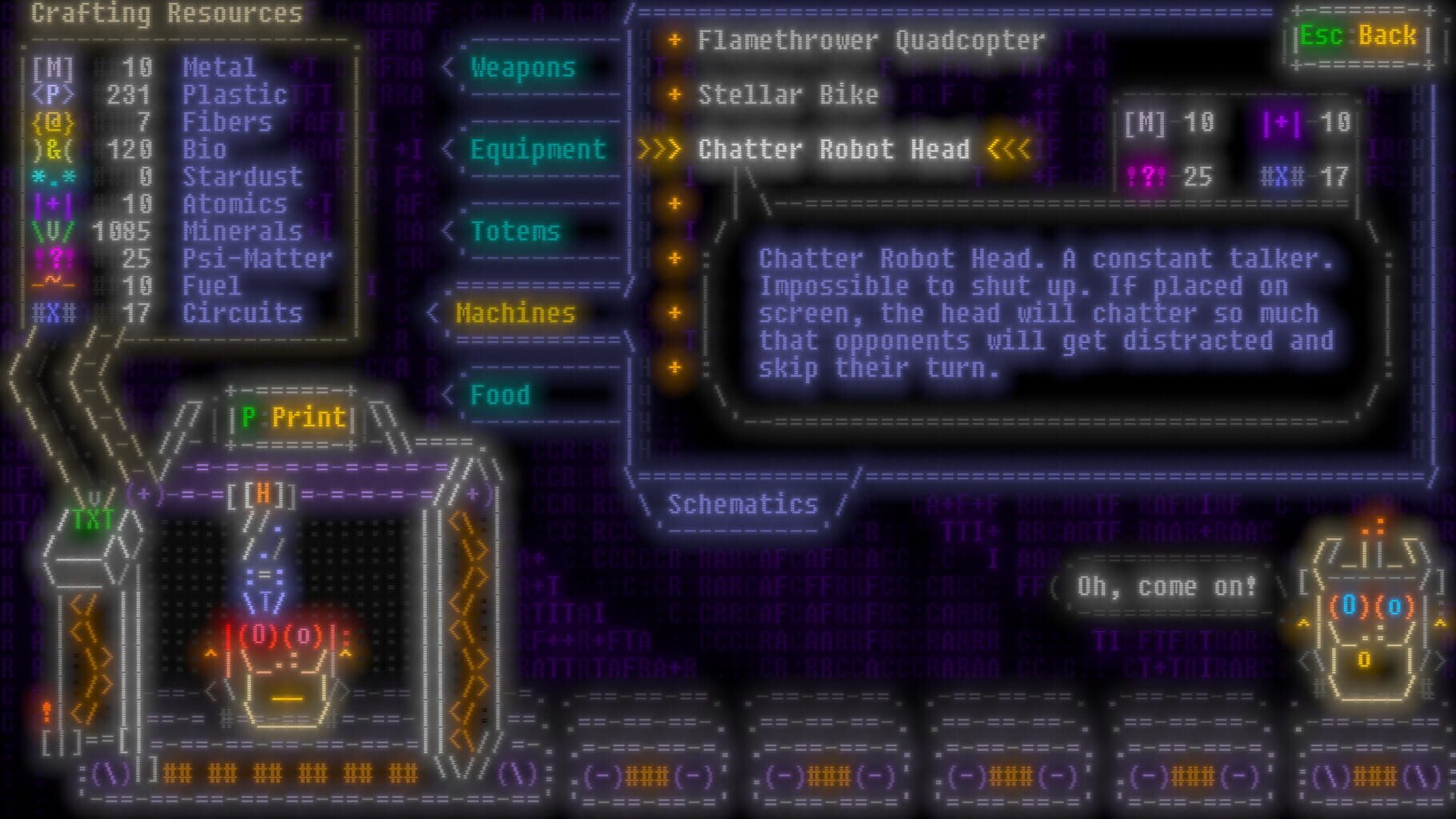Open the Food category
Image resolution: width=1456 pixels, height=819 pixels.
click(500, 394)
